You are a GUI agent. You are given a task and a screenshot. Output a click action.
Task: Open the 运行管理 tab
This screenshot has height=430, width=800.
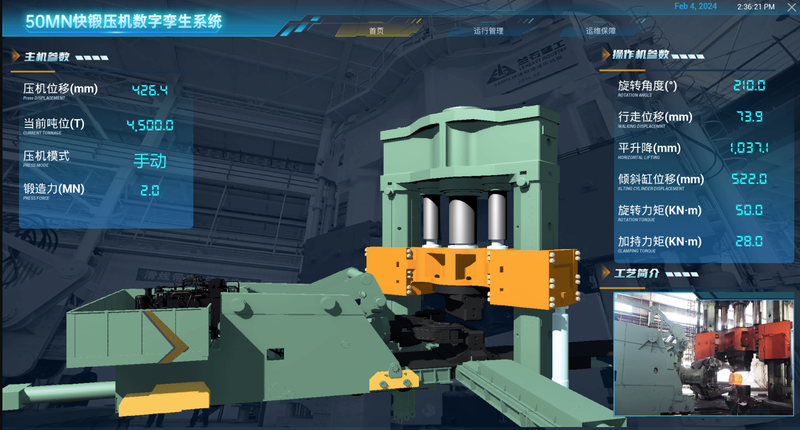coord(488,31)
